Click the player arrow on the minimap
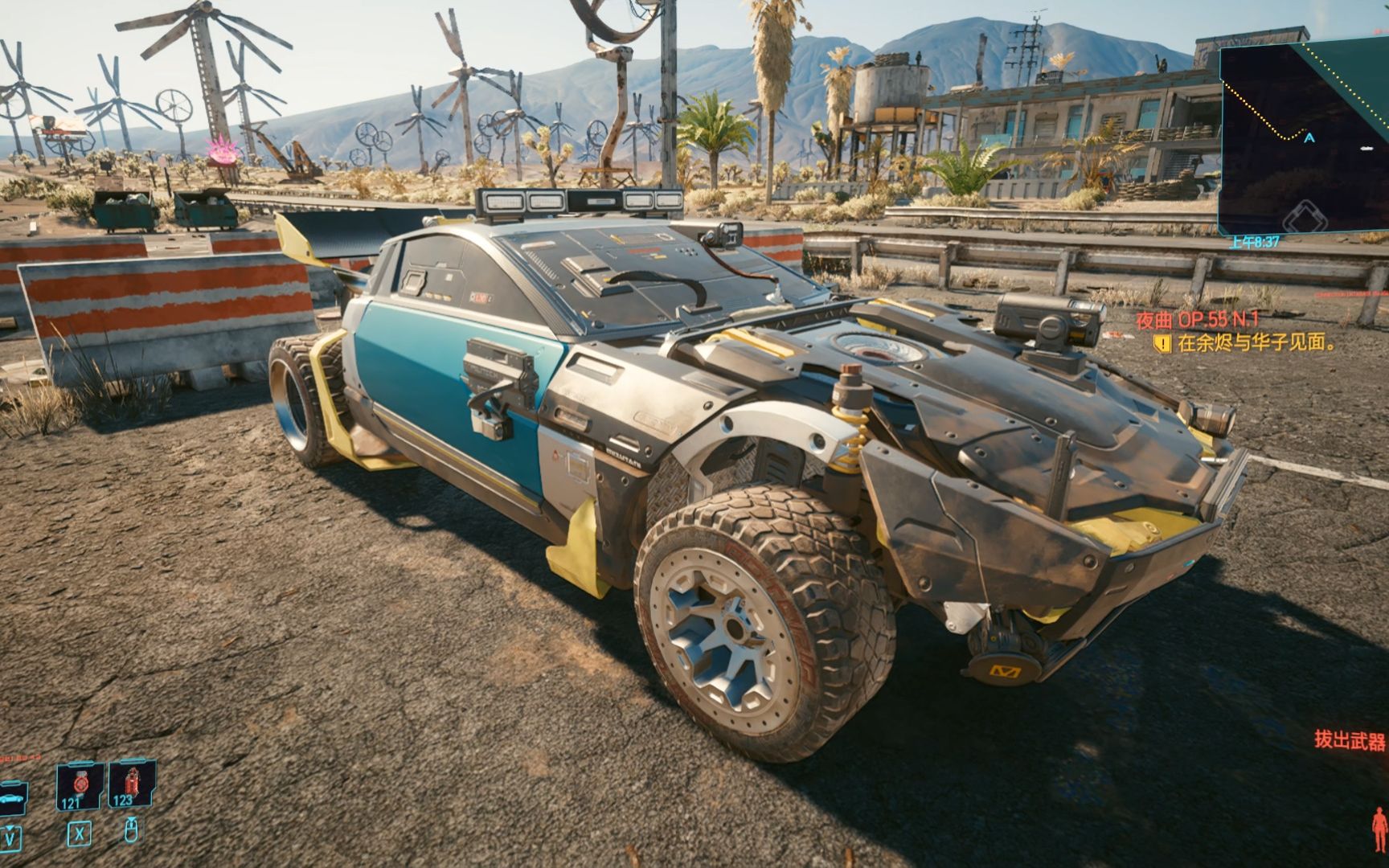 (1309, 138)
